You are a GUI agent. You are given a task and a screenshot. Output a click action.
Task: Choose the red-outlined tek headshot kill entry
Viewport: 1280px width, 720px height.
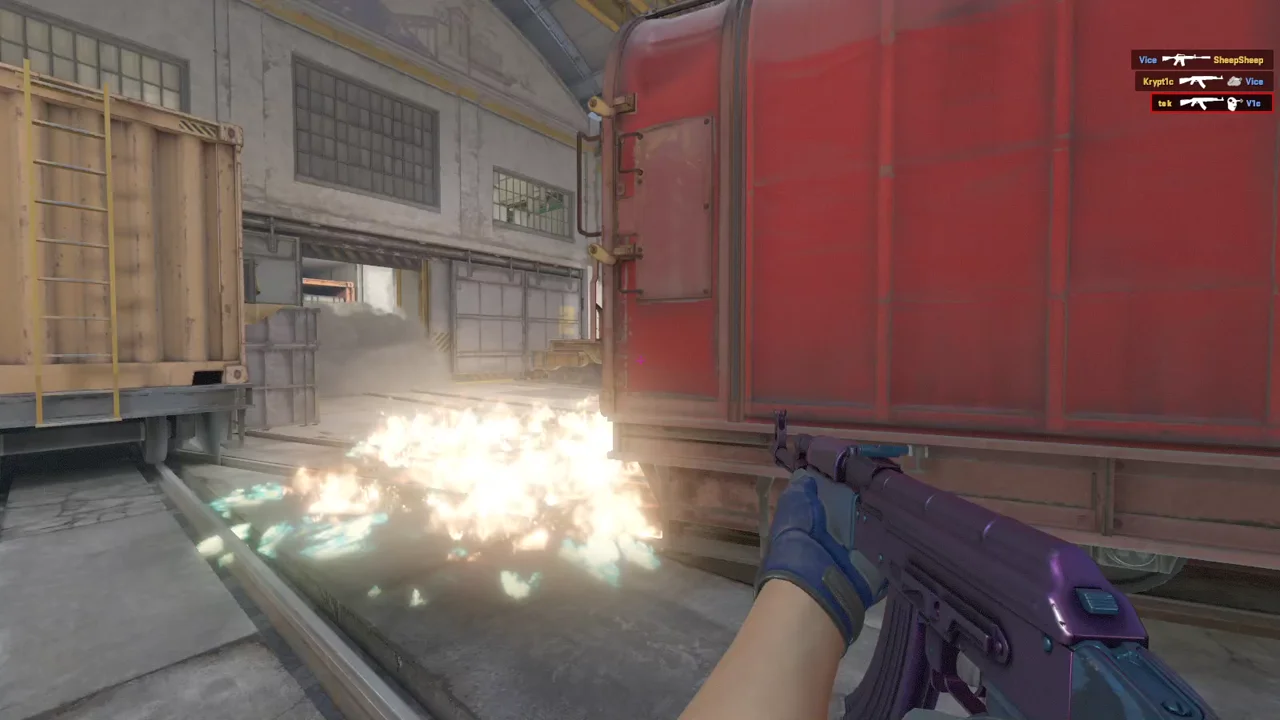click(x=1211, y=103)
